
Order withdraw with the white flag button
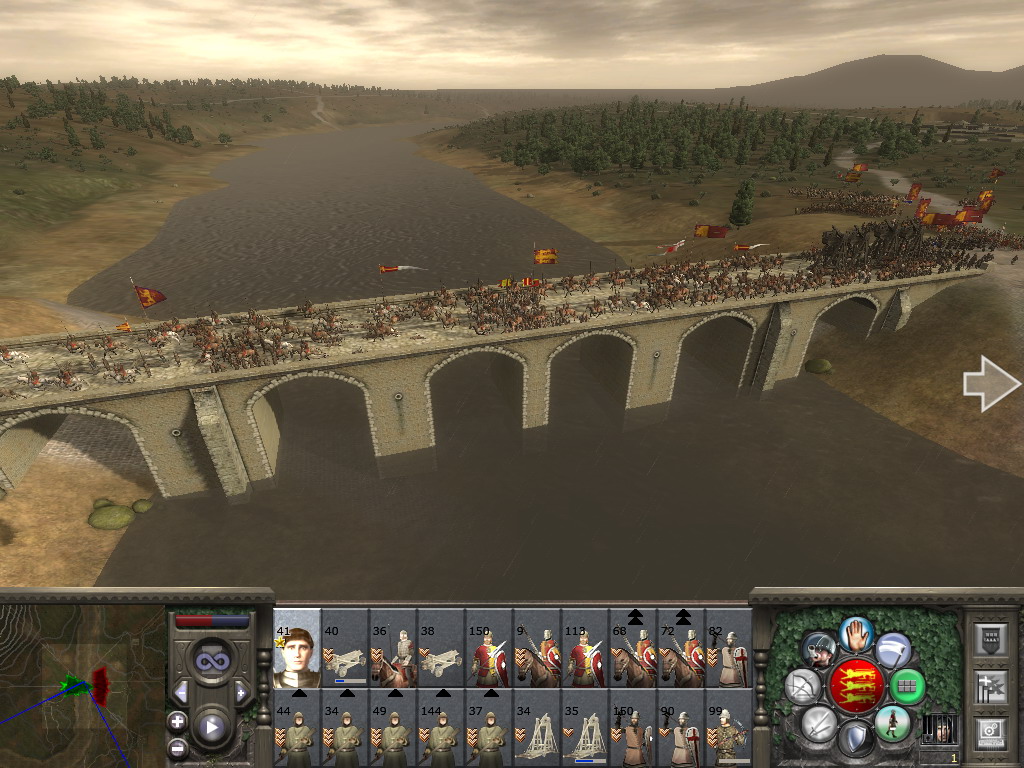[x=893, y=651]
